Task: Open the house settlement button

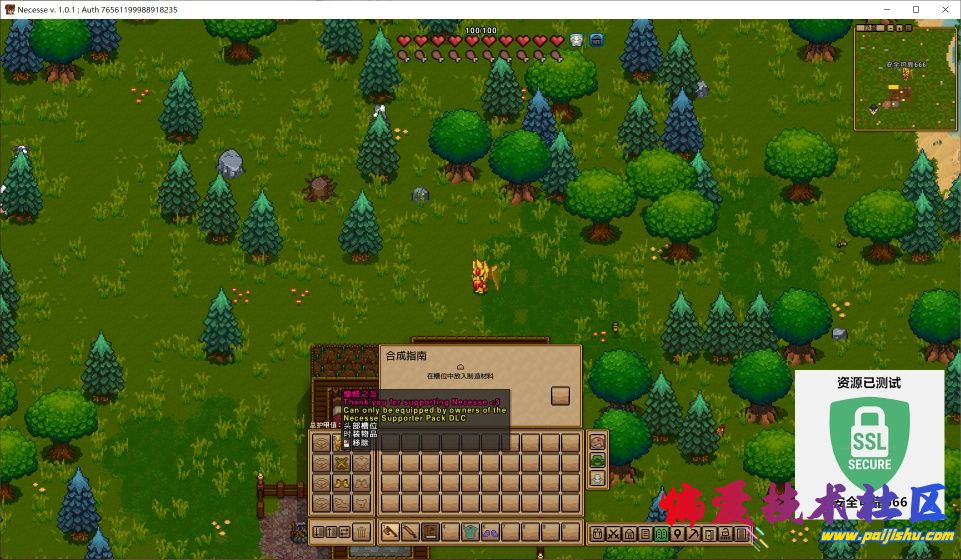Action: (x=629, y=534)
